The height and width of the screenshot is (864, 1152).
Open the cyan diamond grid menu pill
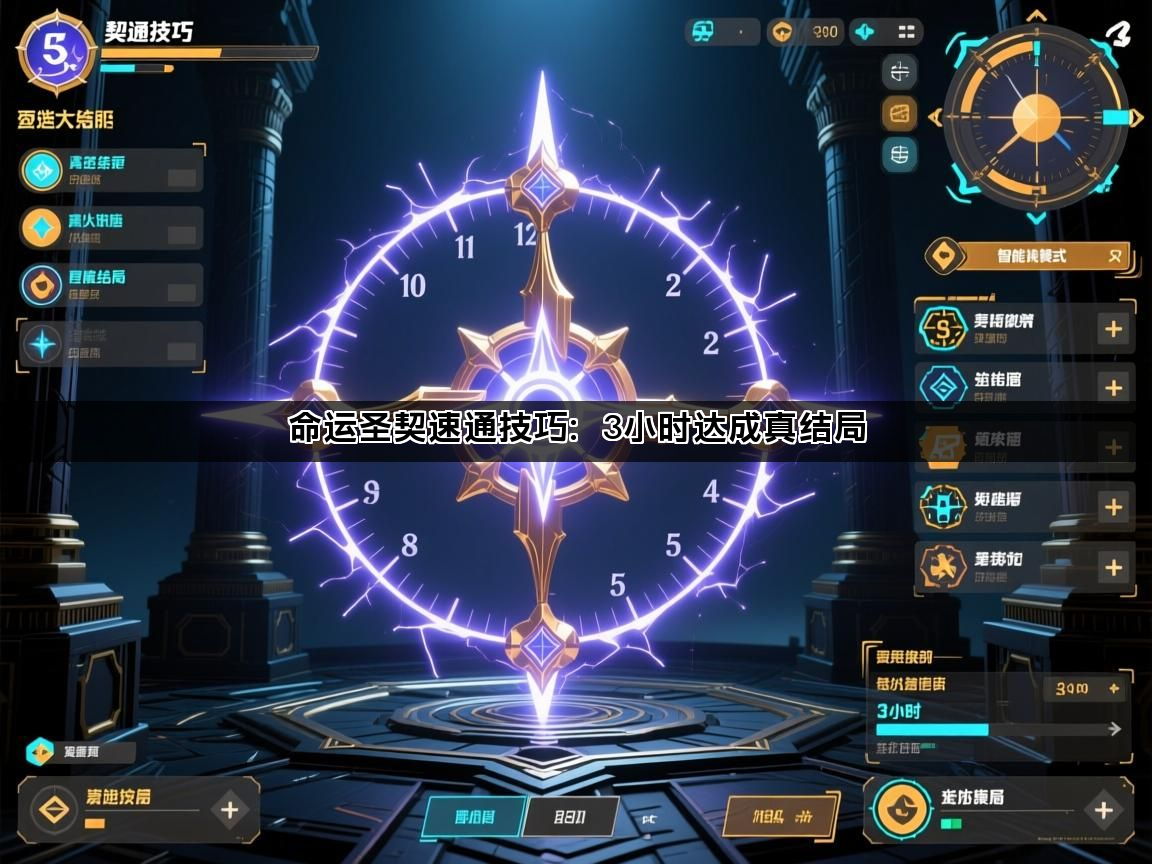(886, 32)
